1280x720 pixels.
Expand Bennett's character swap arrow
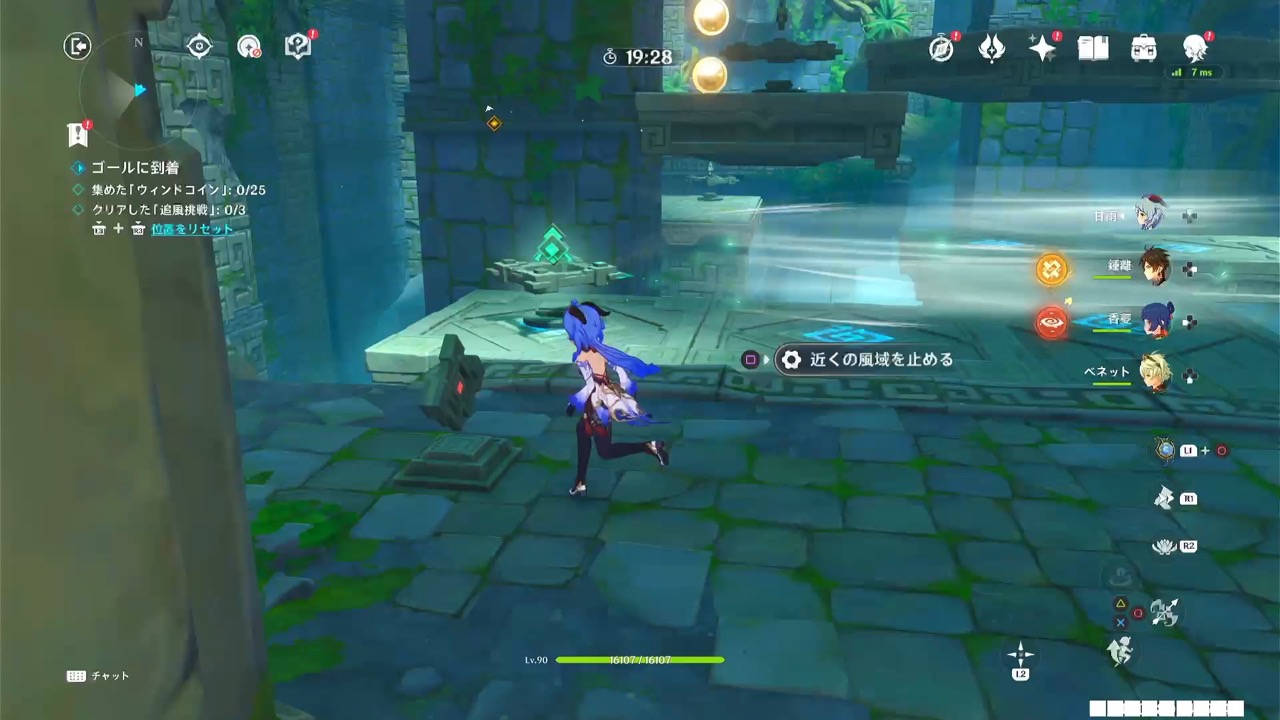(1189, 376)
